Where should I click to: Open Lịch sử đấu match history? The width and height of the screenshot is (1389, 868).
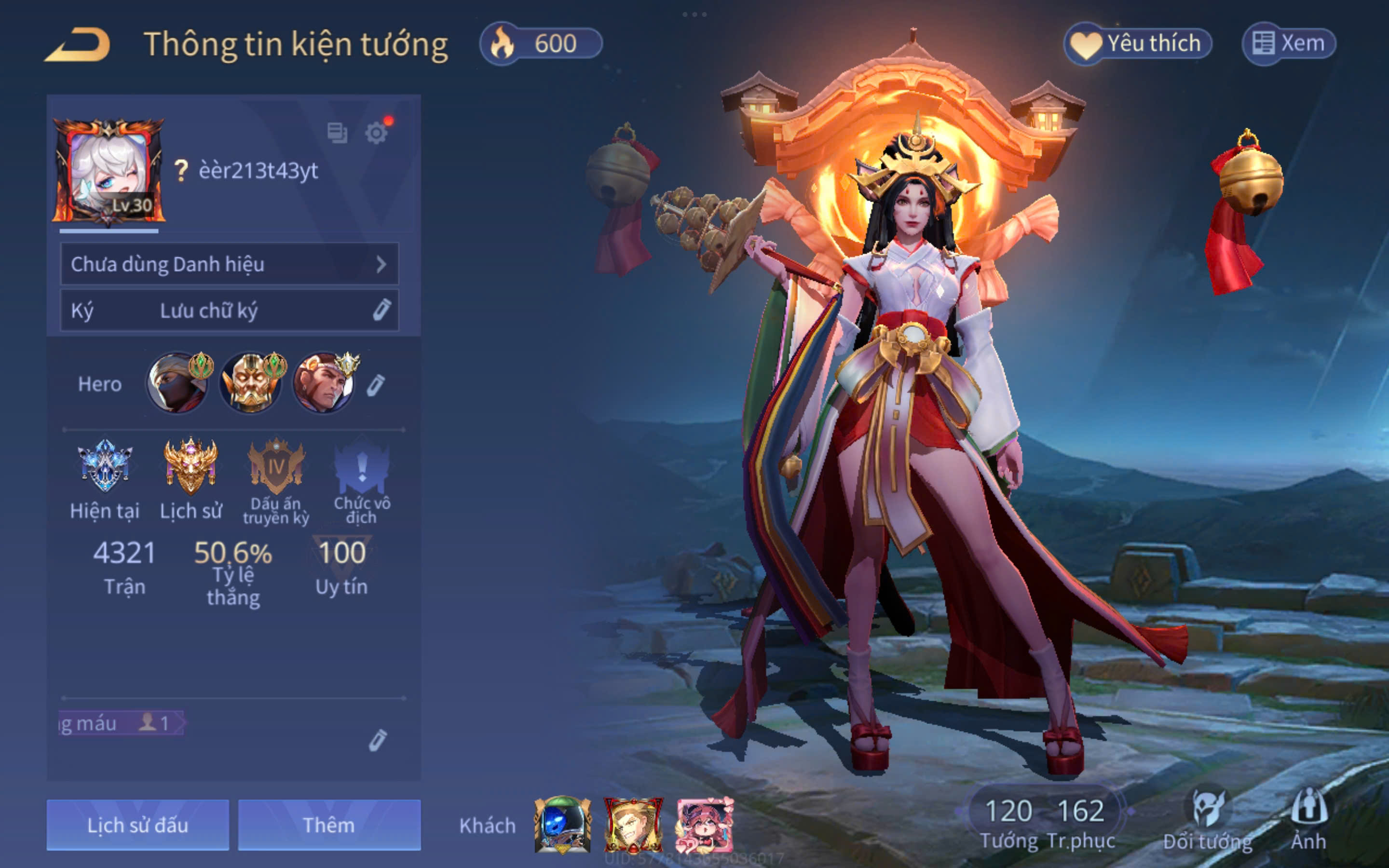click(138, 825)
